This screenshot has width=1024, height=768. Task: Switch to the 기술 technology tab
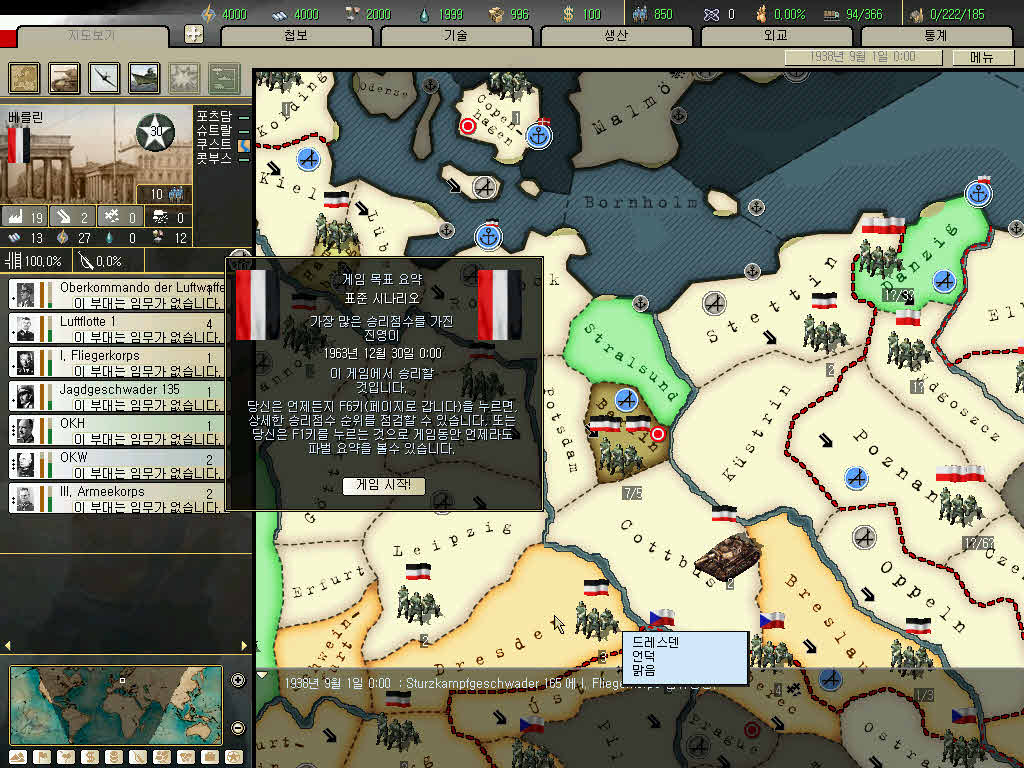click(x=456, y=36)
